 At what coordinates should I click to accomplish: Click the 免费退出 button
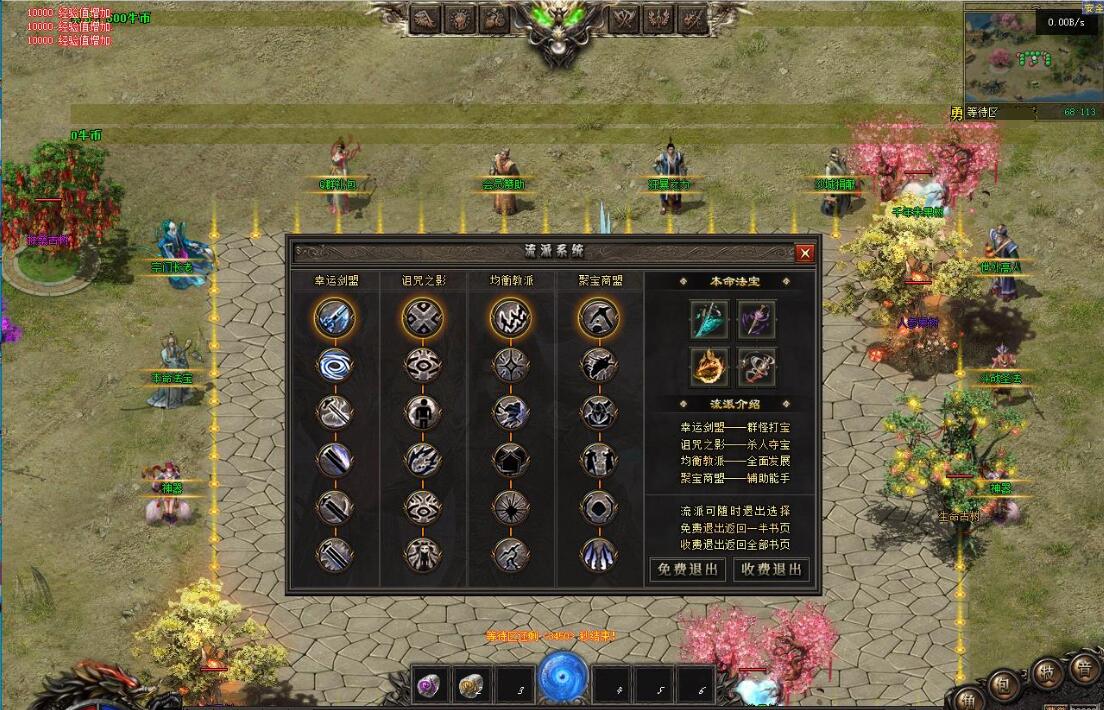[685, 570]
